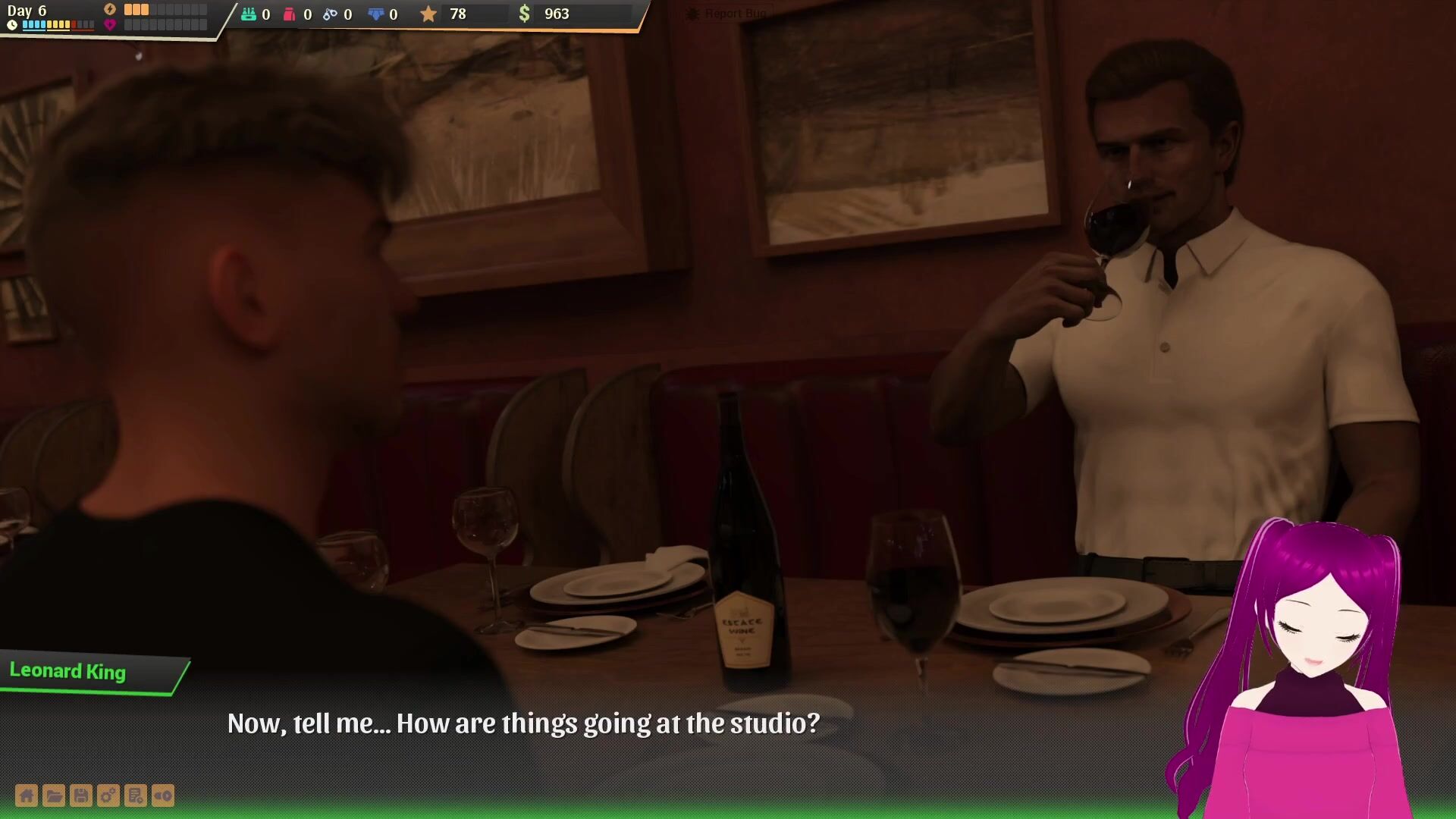Image resolution: width=1456 pixels, height=819 pixels.
Task: Toggle the skip dialogue icon
Action: click(x=163, y=795)
